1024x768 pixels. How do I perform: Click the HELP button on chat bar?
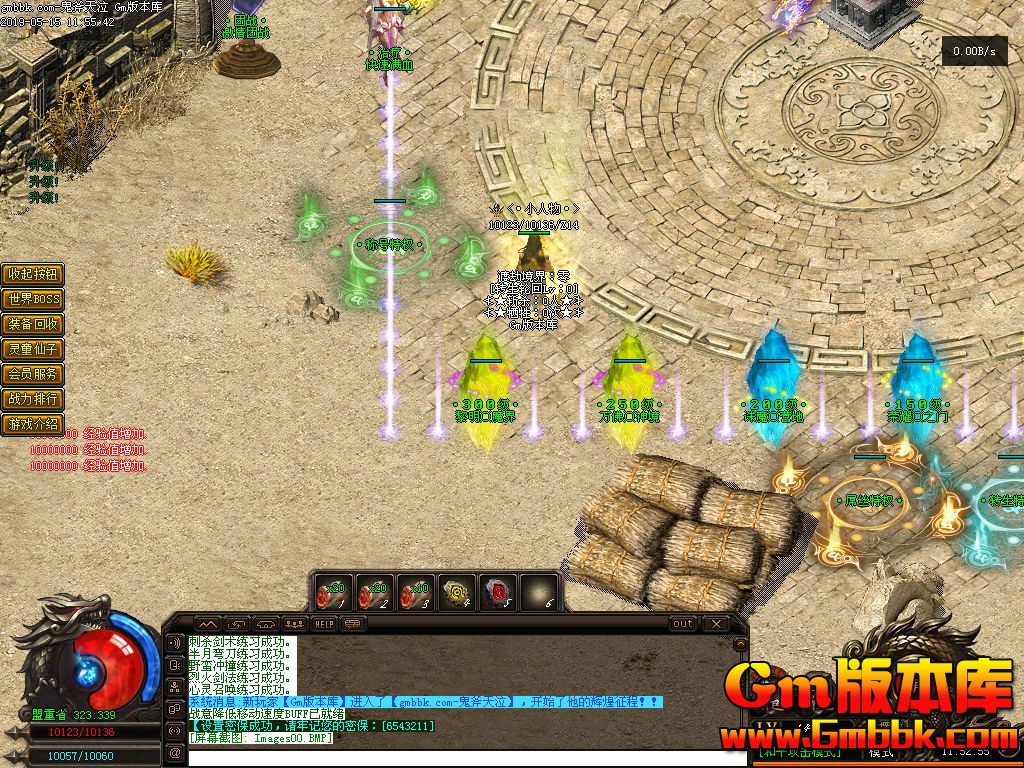pos(324,623)
